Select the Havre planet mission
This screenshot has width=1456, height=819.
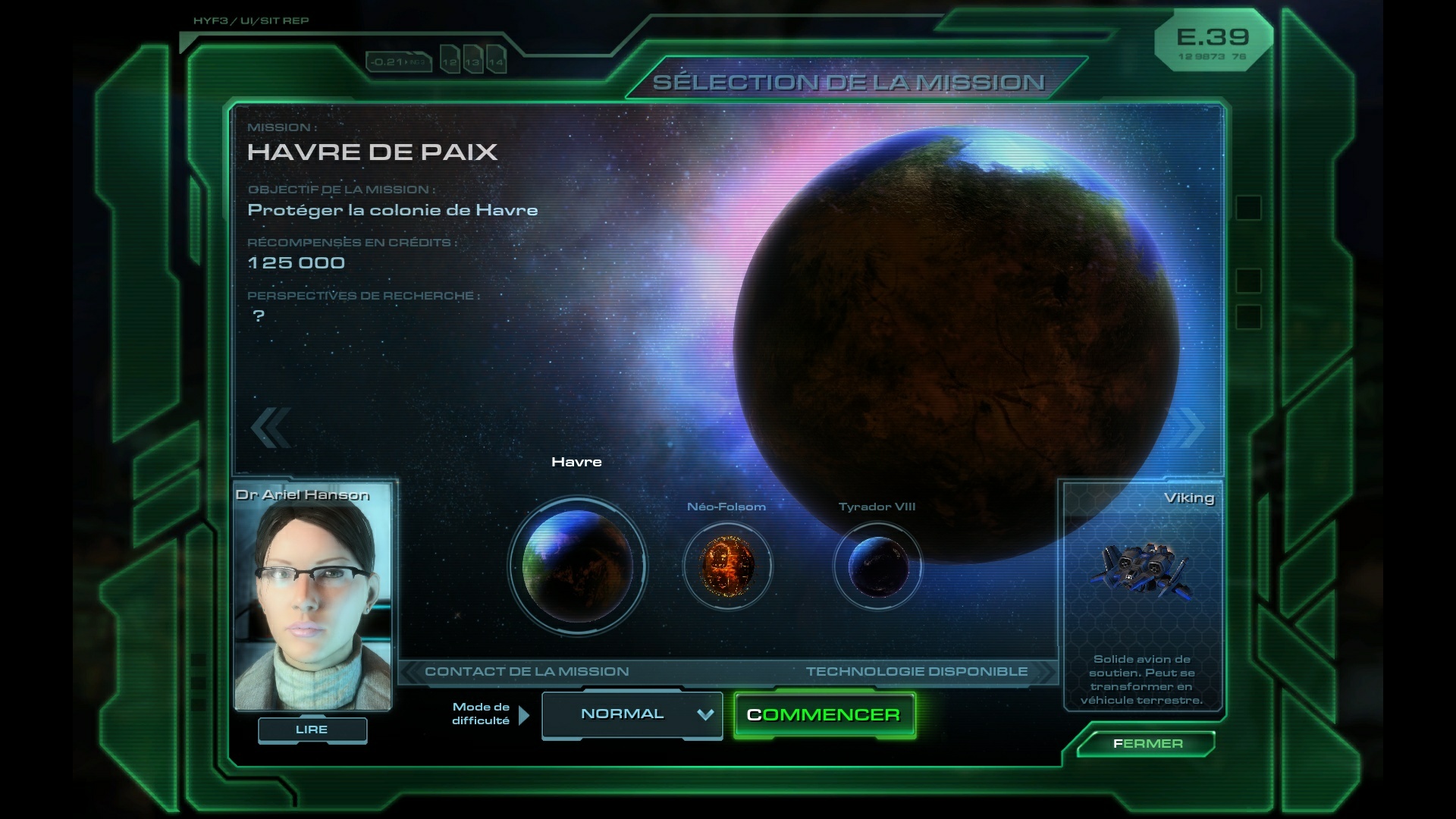[x=578, y=566]
